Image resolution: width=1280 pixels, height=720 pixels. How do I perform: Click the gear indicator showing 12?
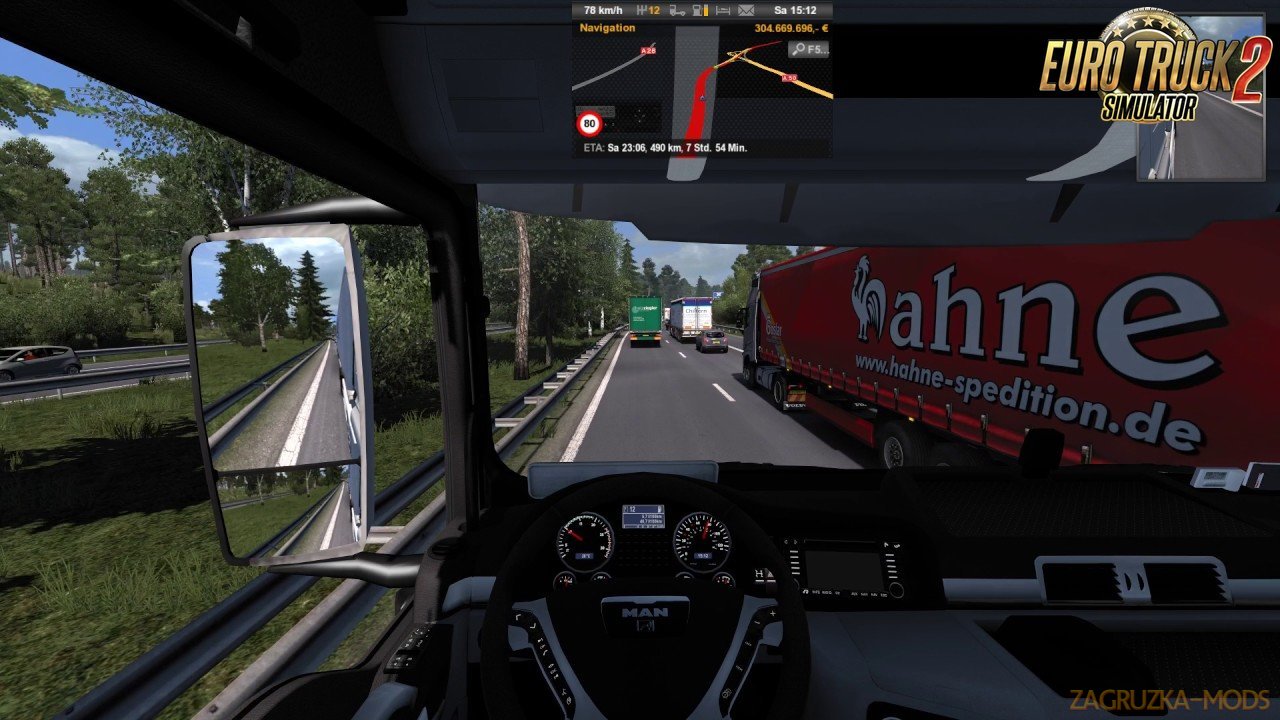648,10
